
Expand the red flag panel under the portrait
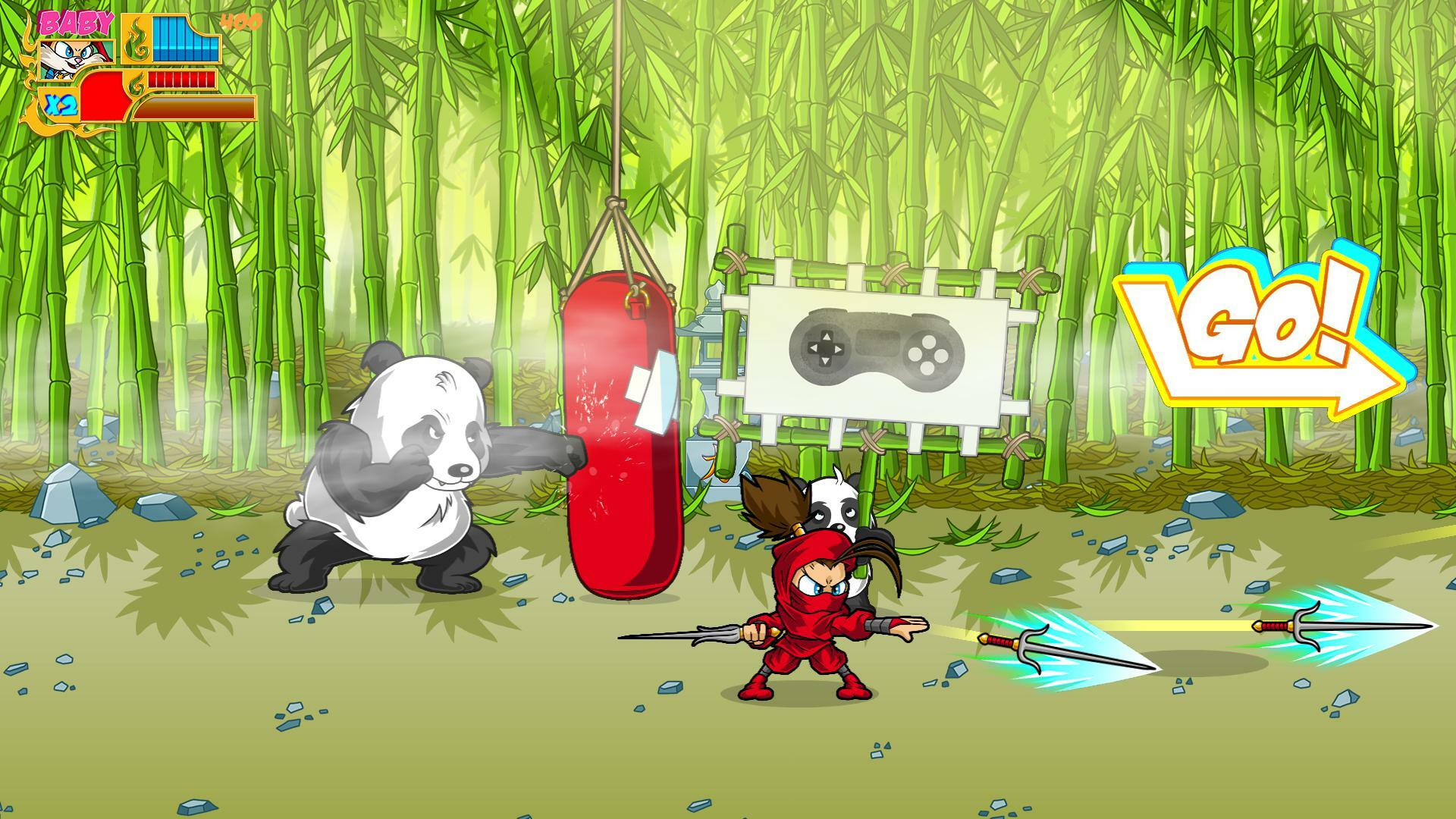click(102, 95)
